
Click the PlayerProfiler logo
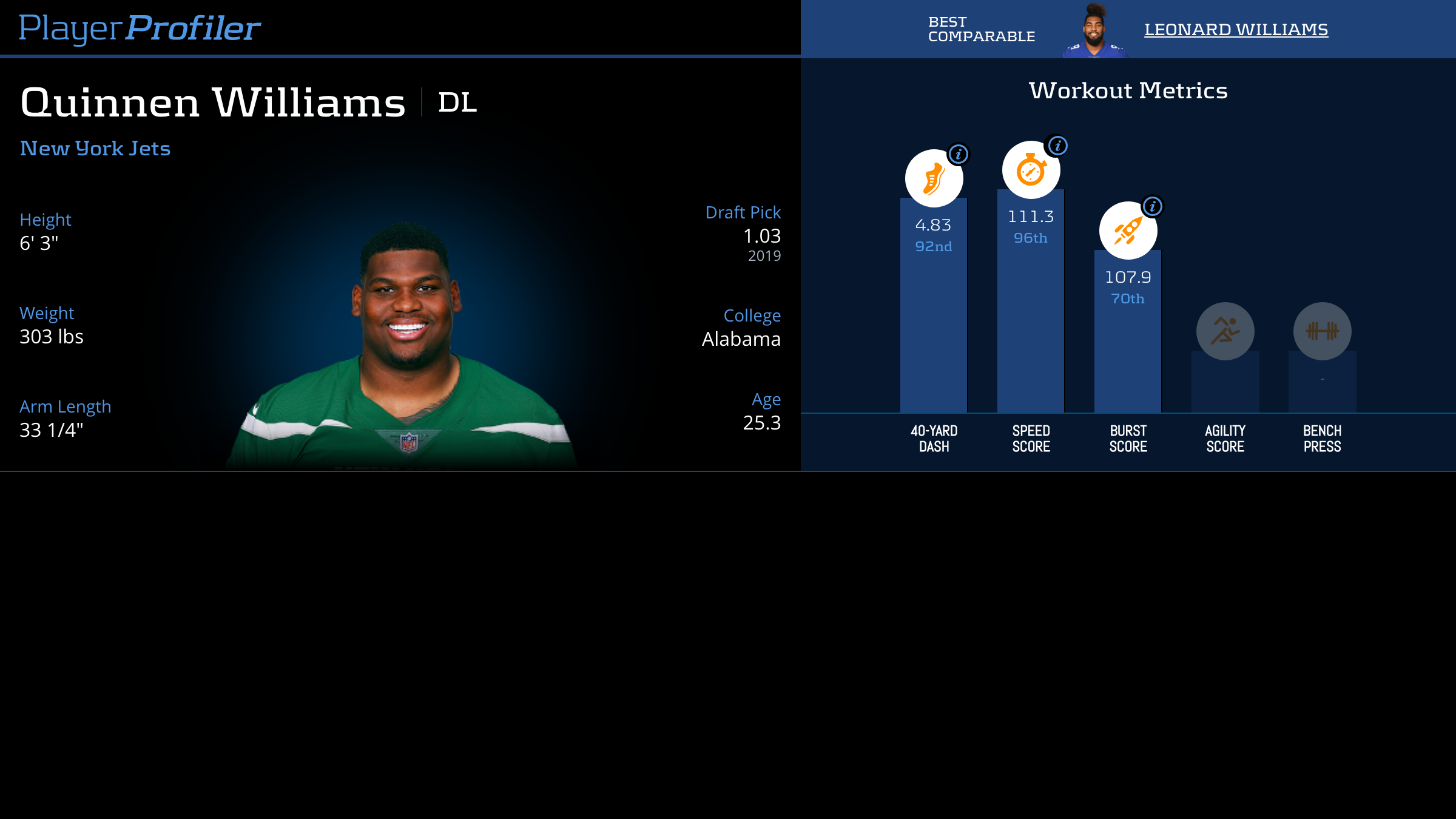[x=140, y=28]
